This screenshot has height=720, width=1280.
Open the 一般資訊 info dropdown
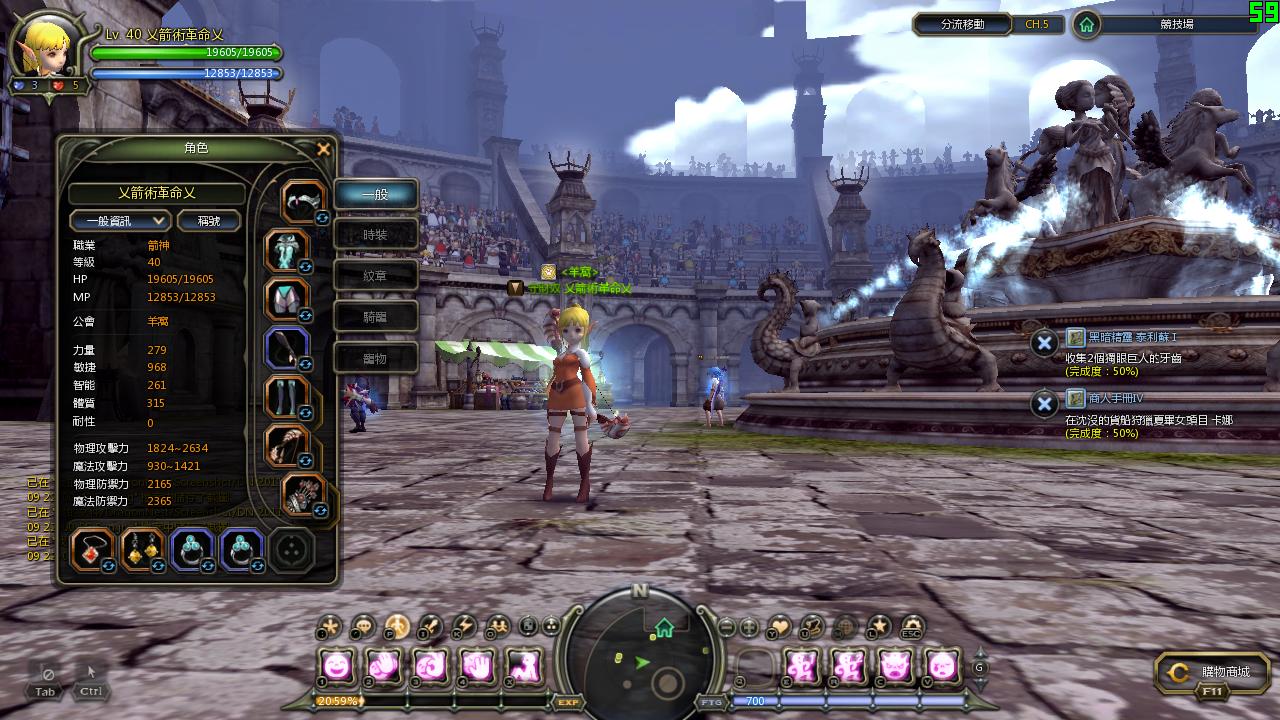(x=120, y=220)
